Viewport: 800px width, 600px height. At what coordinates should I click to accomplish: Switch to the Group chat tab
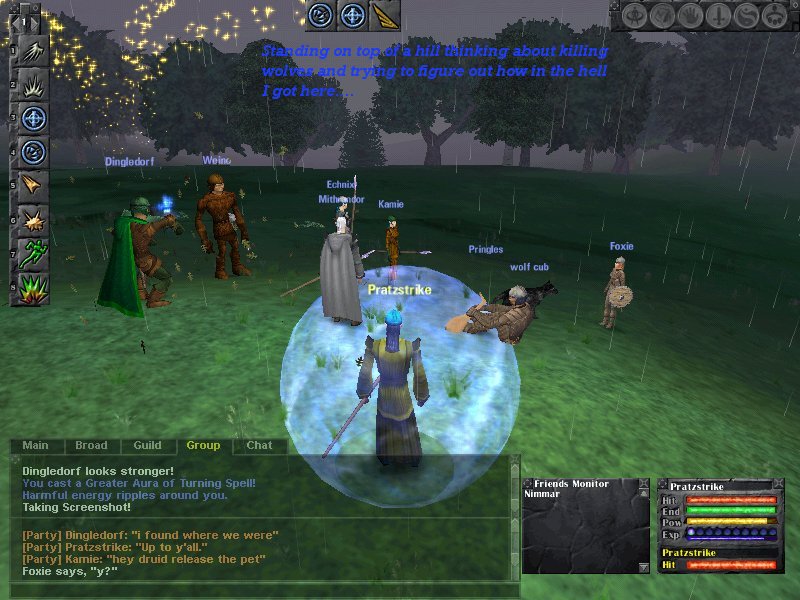point(203,446)
